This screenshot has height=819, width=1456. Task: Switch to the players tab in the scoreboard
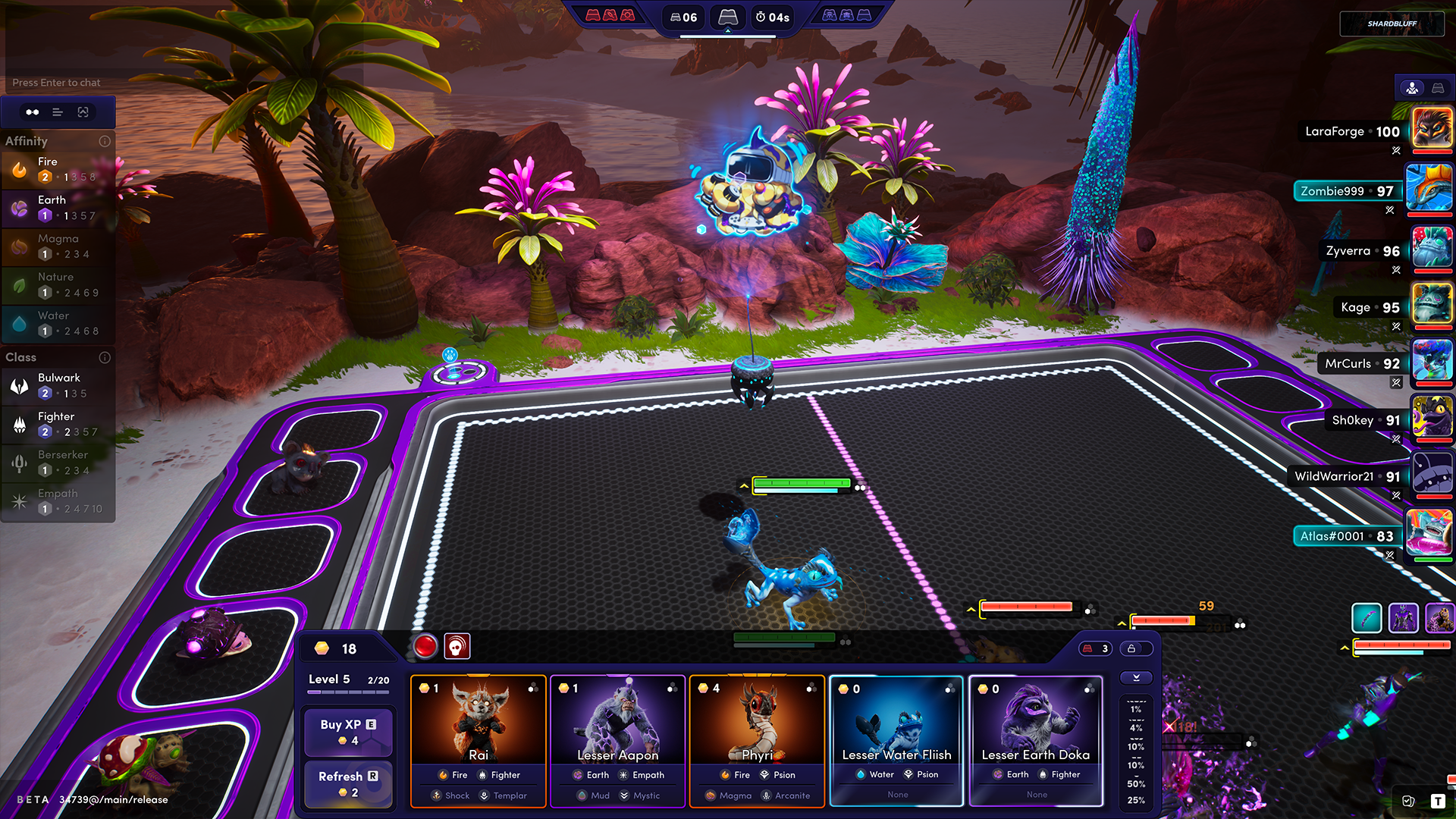pyautogui.click(x=1412, y=88)
